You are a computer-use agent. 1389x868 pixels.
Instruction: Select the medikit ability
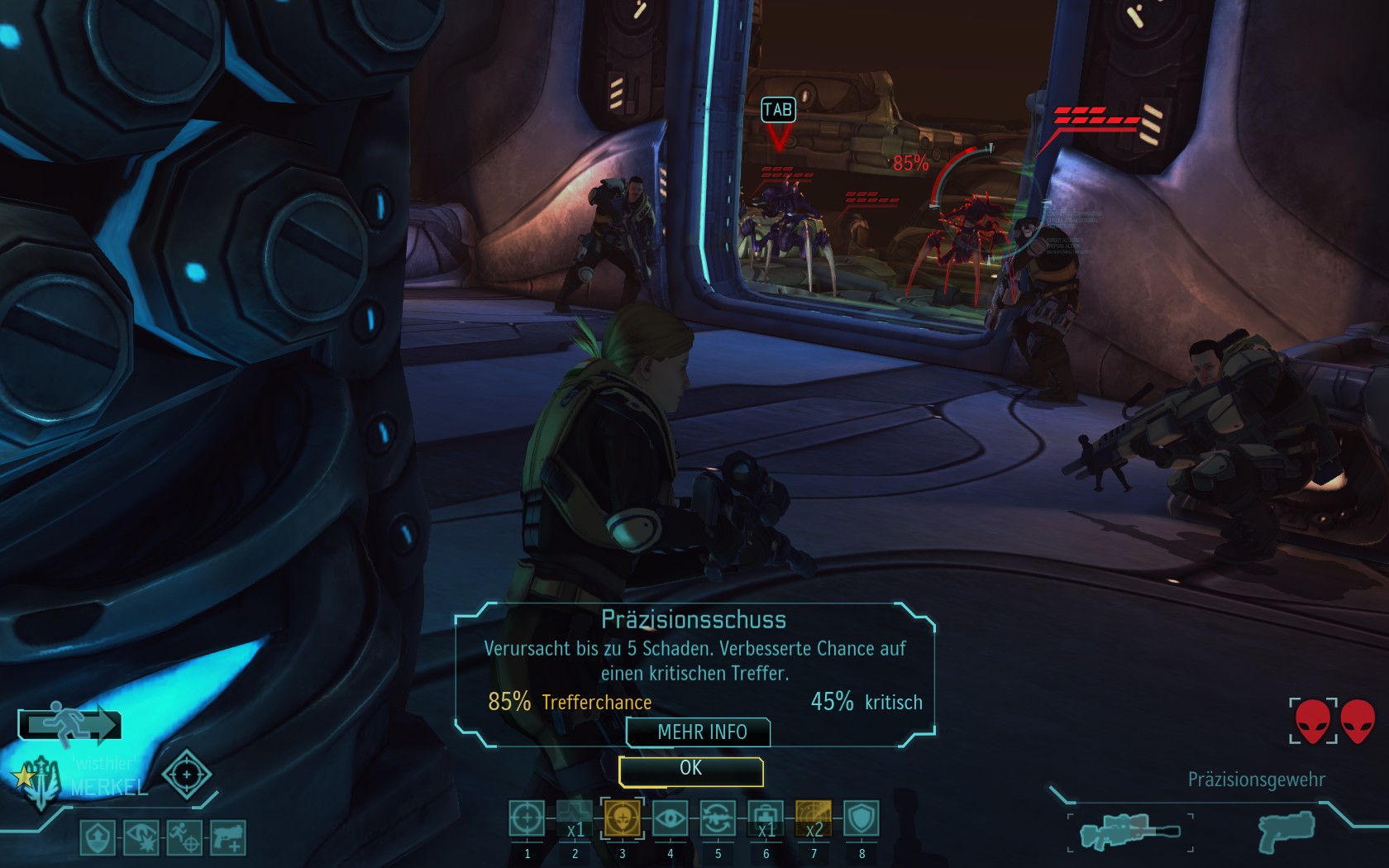click(x=766, y=819)
